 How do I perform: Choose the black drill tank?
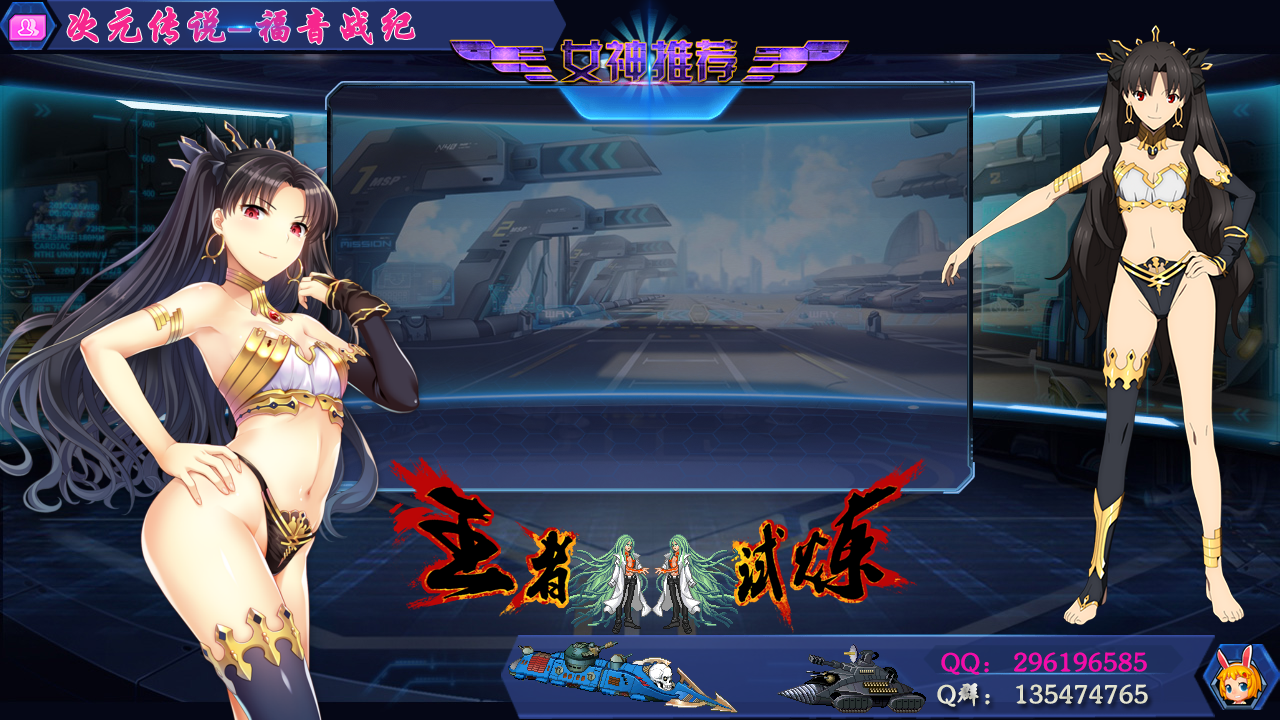851,680
